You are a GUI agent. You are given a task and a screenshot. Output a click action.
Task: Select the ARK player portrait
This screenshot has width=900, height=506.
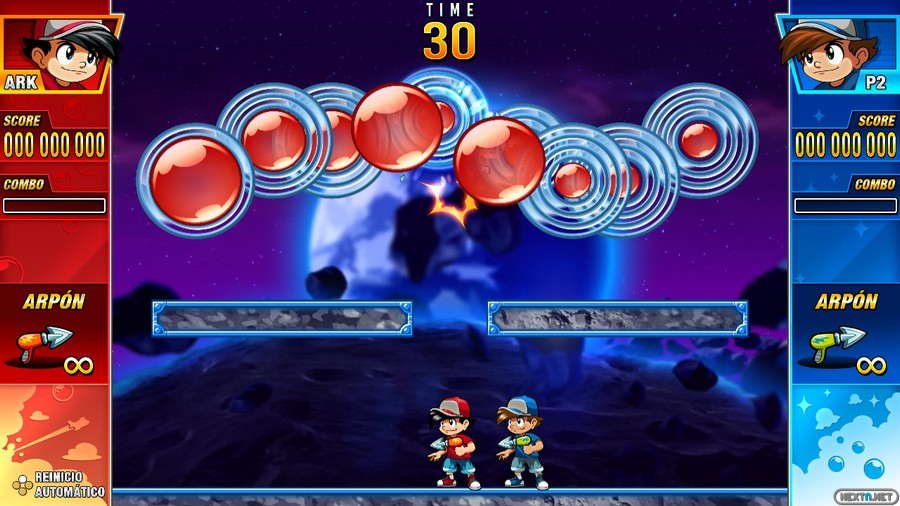[x=62, y=50]
